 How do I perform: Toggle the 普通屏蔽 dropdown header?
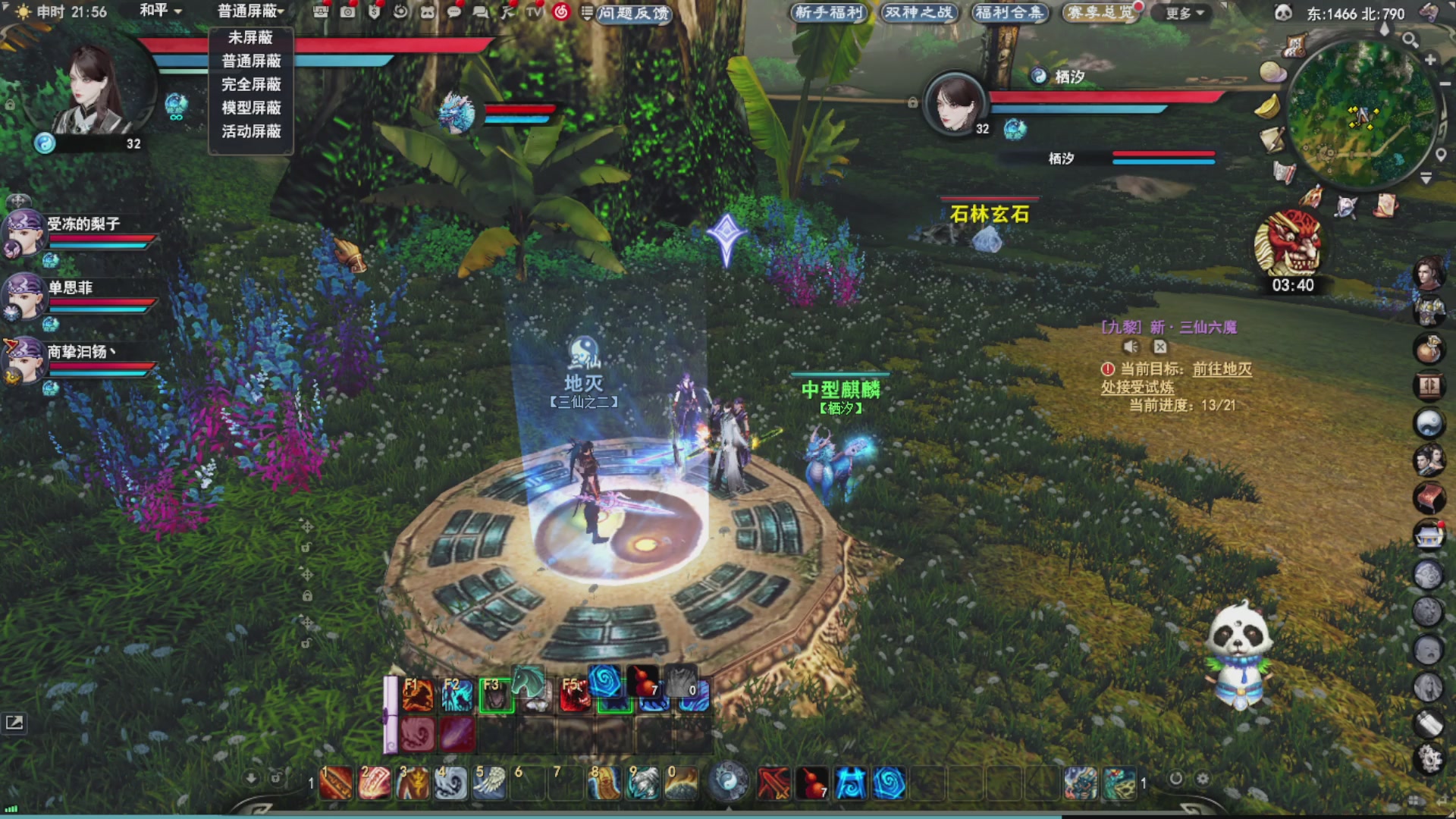pos(251,11)
